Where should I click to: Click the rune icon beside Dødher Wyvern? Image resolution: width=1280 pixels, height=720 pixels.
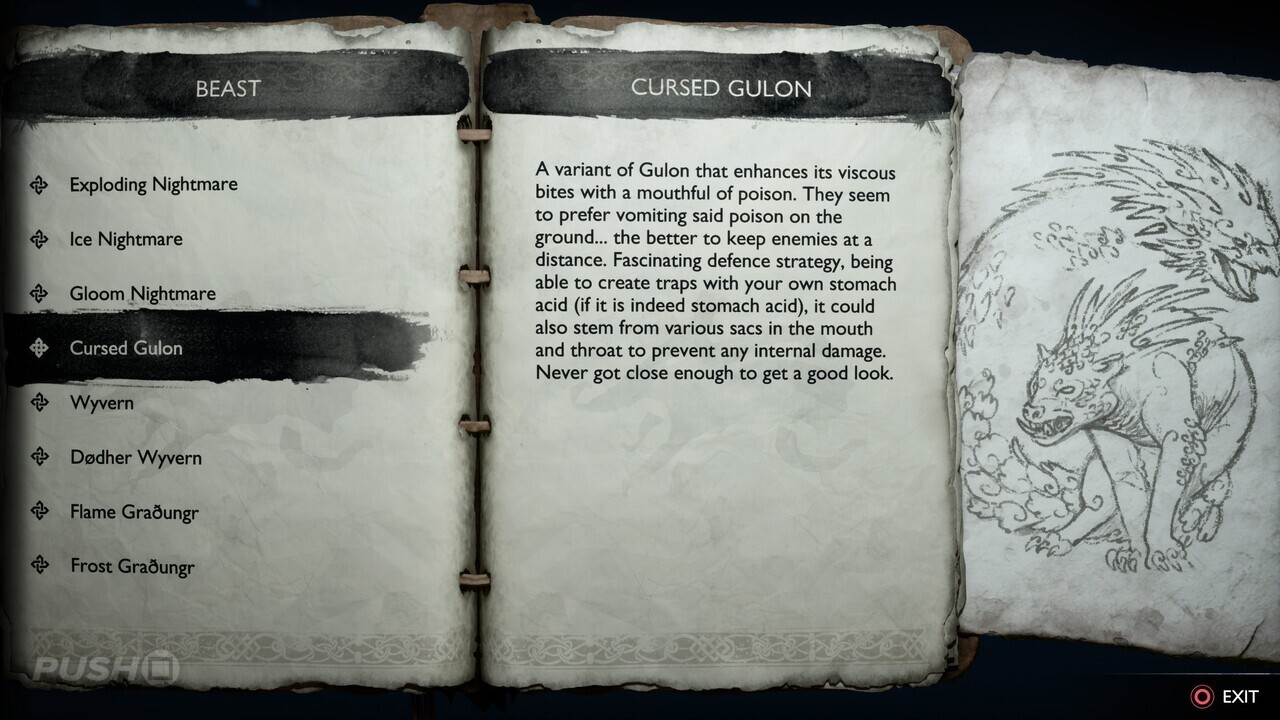[x=40, y=457]
